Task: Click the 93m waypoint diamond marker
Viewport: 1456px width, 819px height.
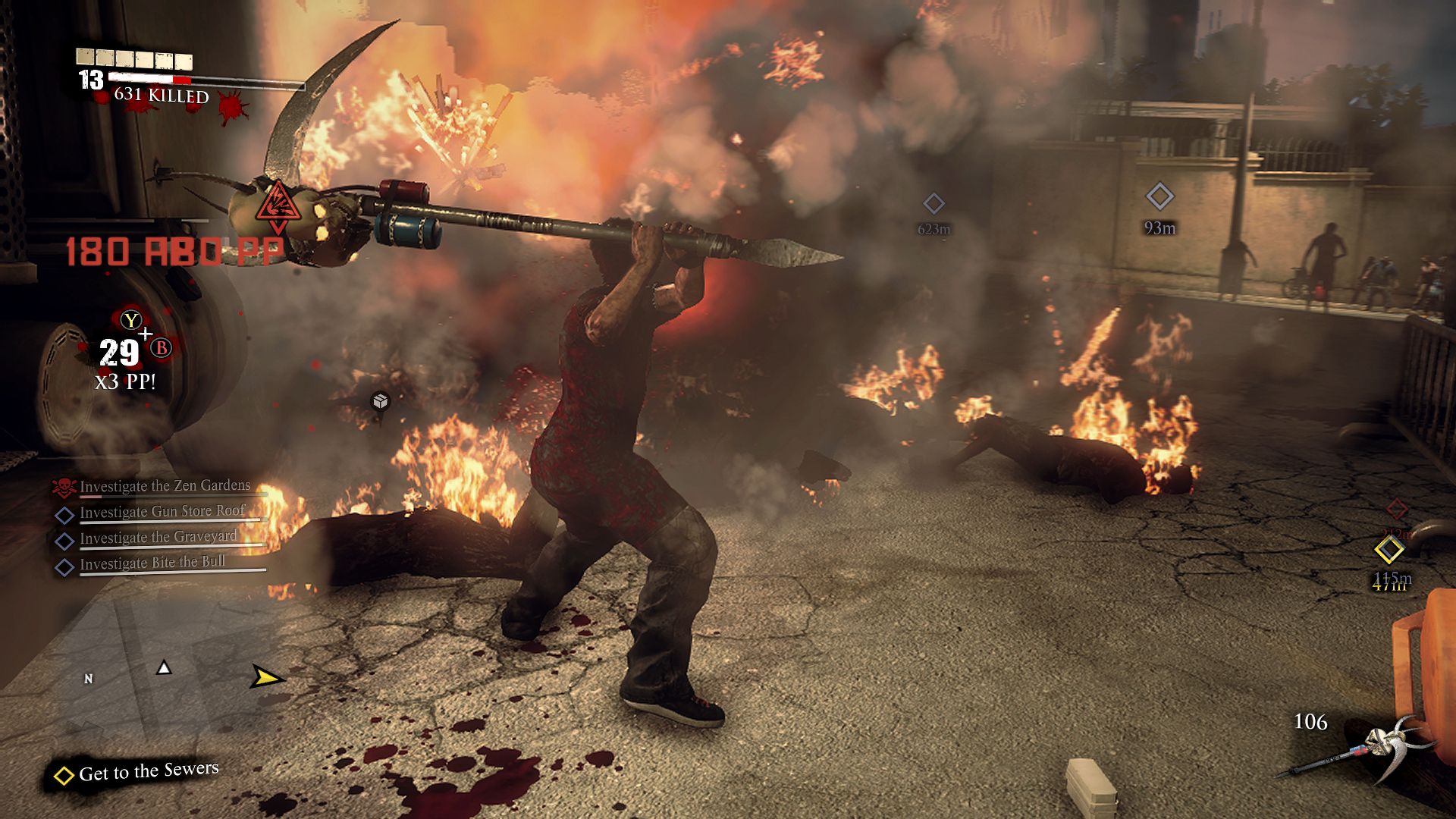Action: point(1159,197)
